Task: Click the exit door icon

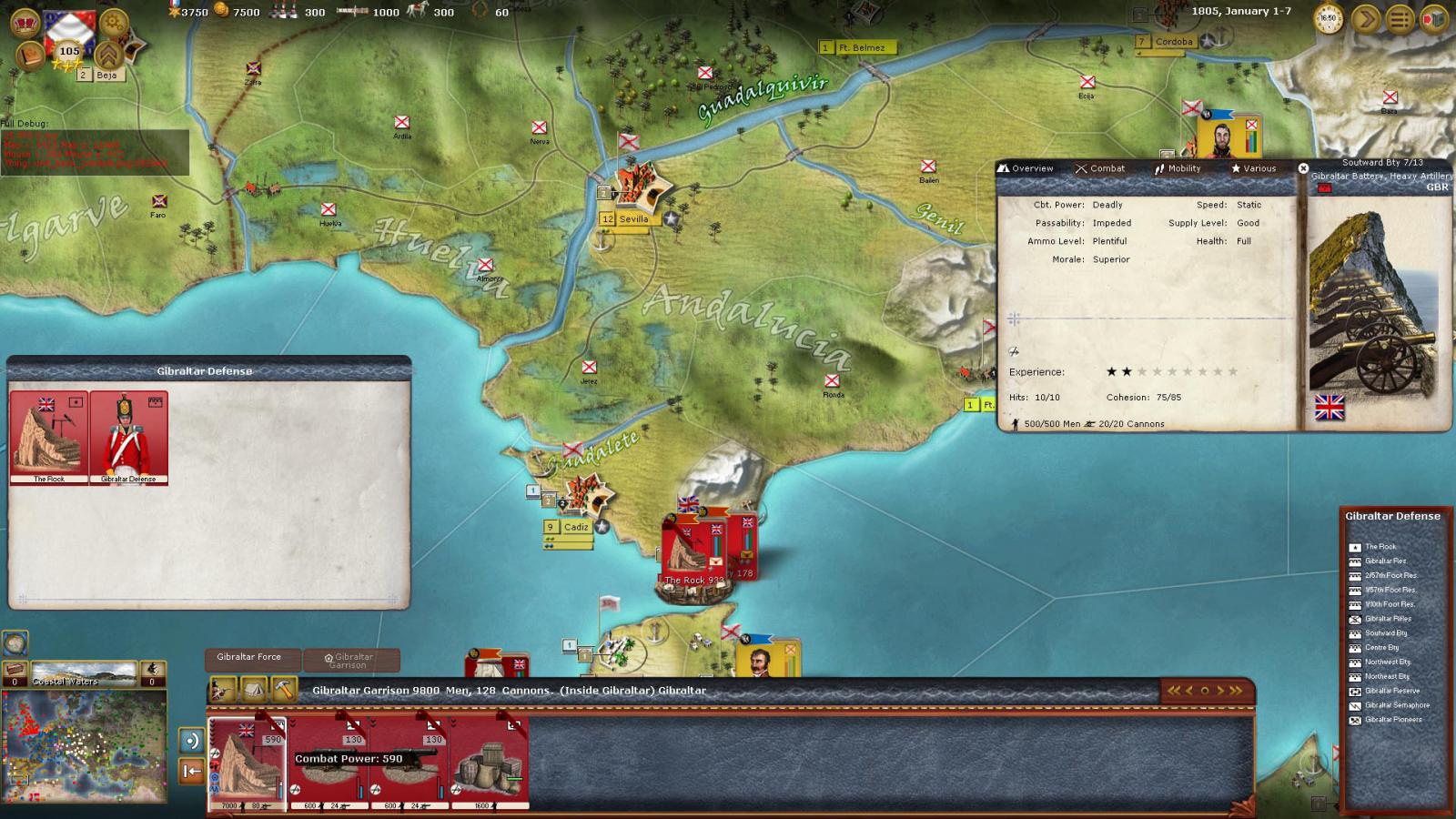Action: coord(1434,19)
